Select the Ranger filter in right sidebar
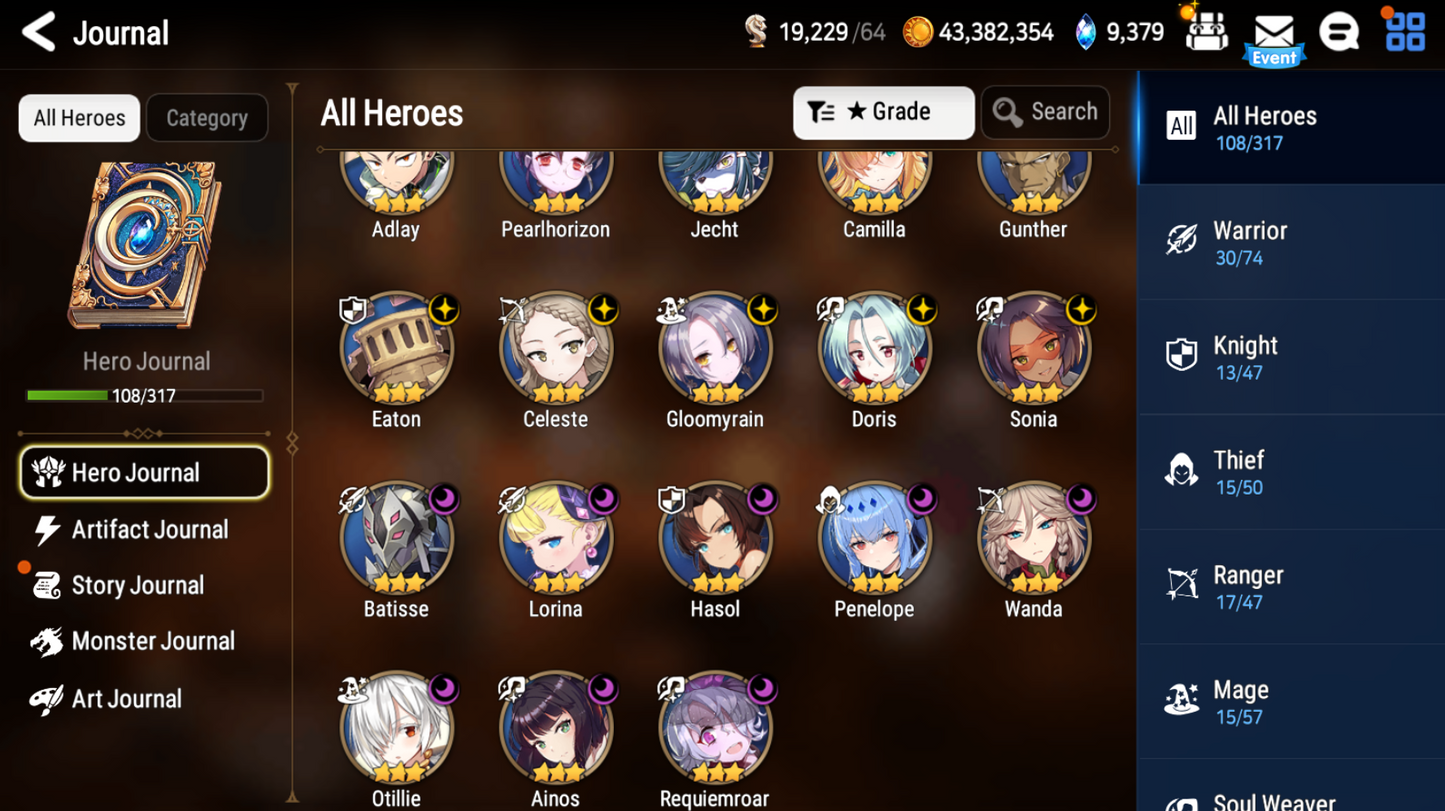 (x=1290, y=585)
